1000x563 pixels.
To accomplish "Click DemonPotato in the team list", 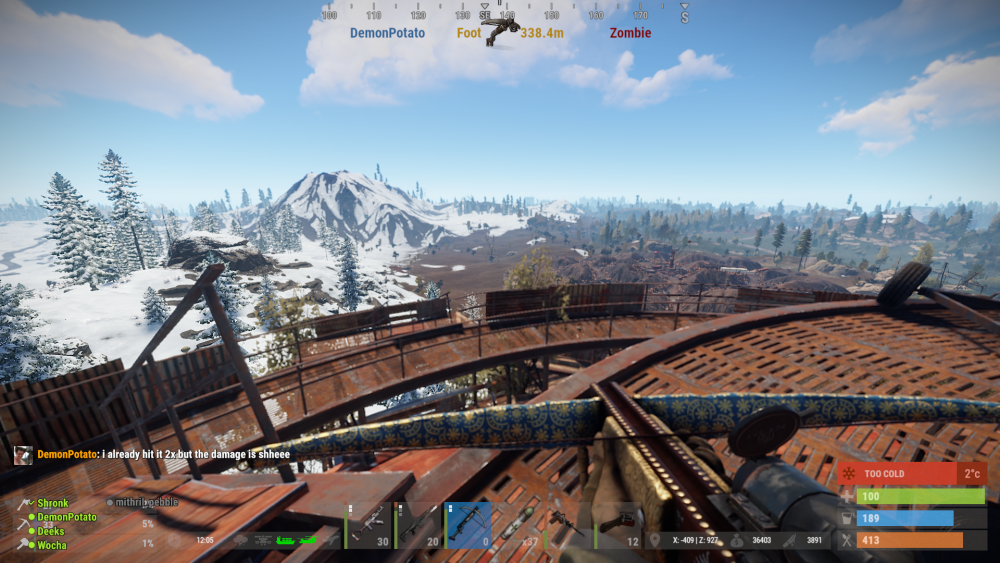I will tap(67, 517).
